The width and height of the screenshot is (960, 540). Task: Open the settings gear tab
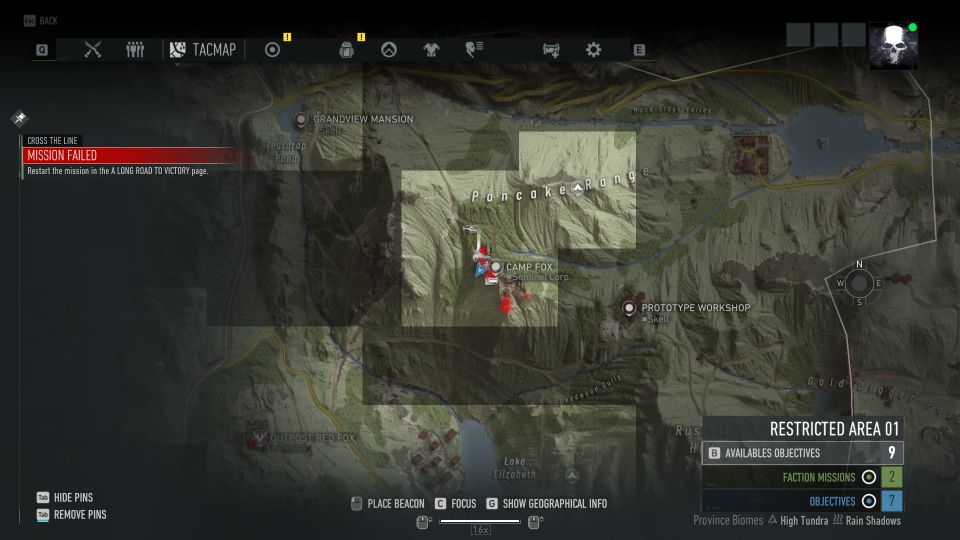coord(593,49)
